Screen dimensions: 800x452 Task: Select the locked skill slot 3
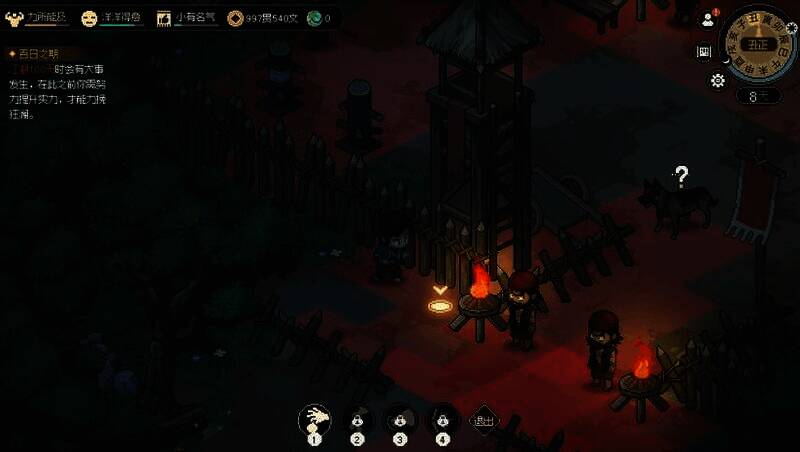(x=399, y=419)
